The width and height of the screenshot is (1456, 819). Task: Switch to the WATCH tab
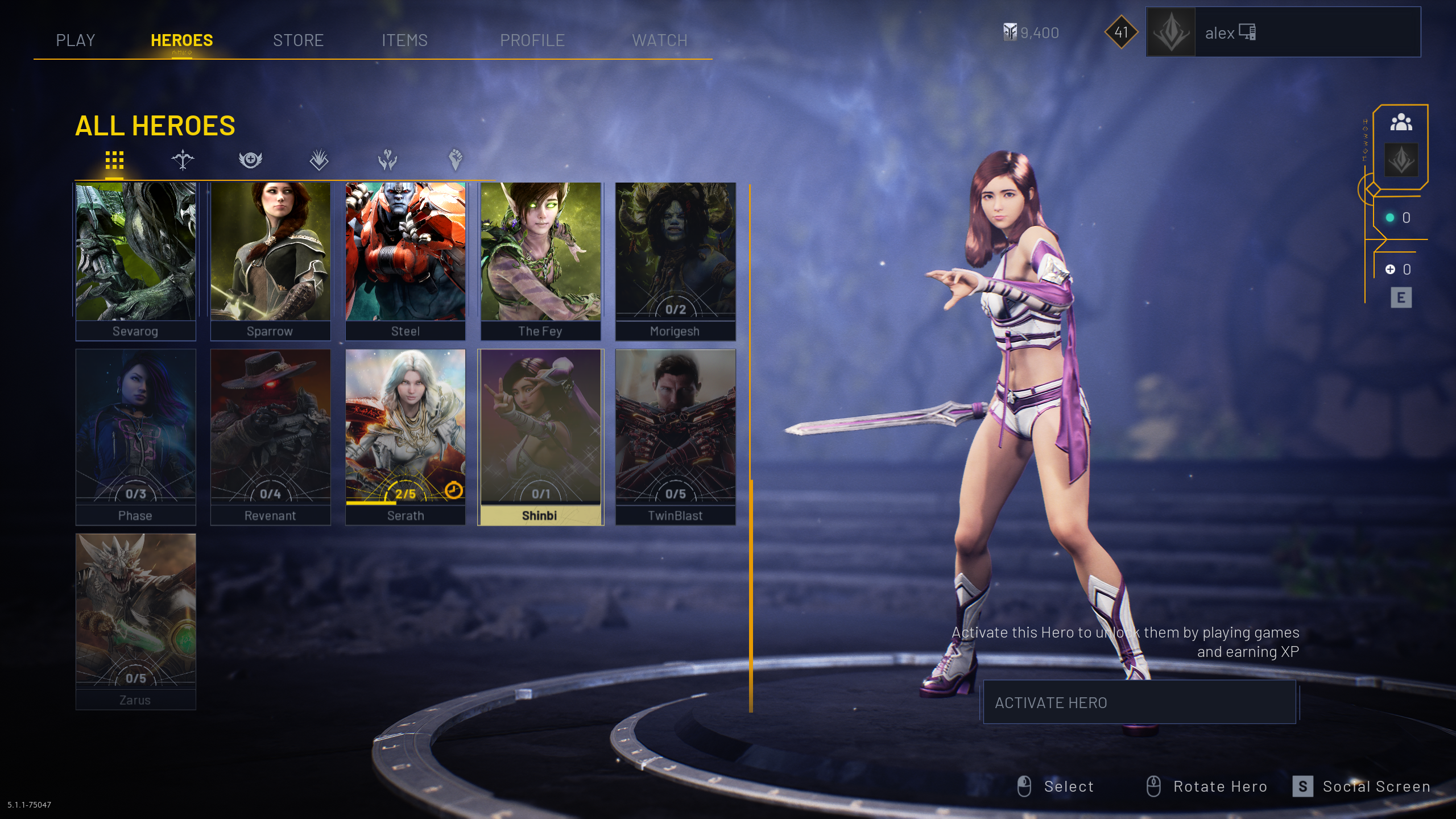pos(660,40)
